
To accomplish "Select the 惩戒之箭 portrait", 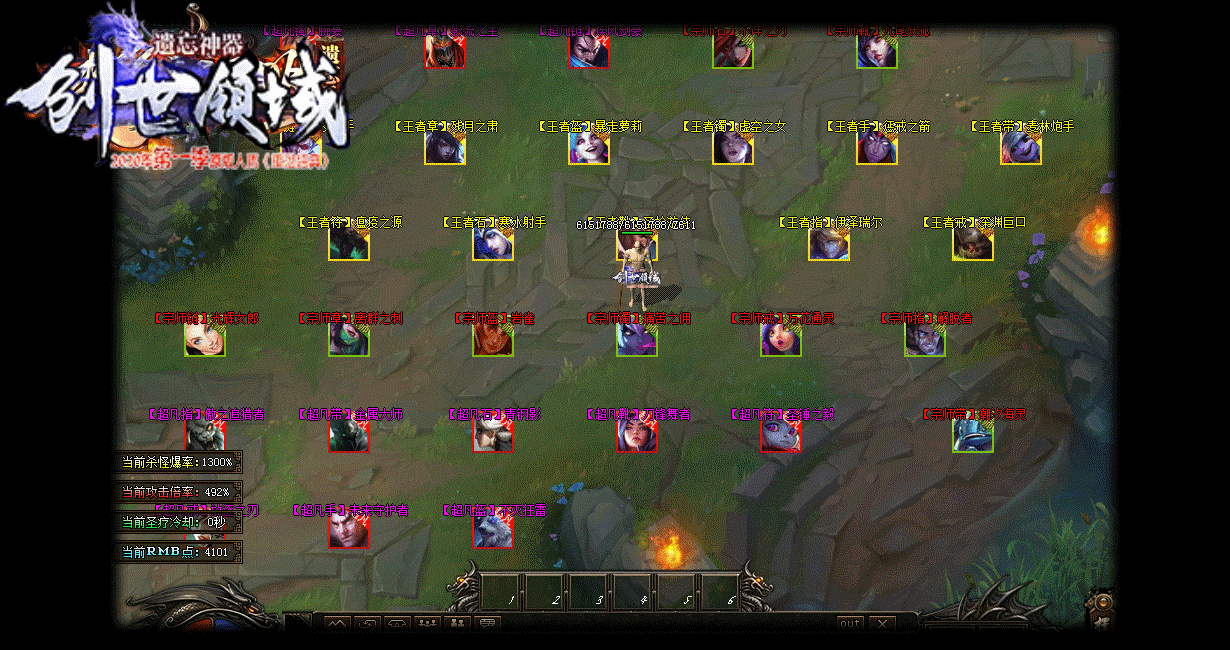I will [877, 148].
